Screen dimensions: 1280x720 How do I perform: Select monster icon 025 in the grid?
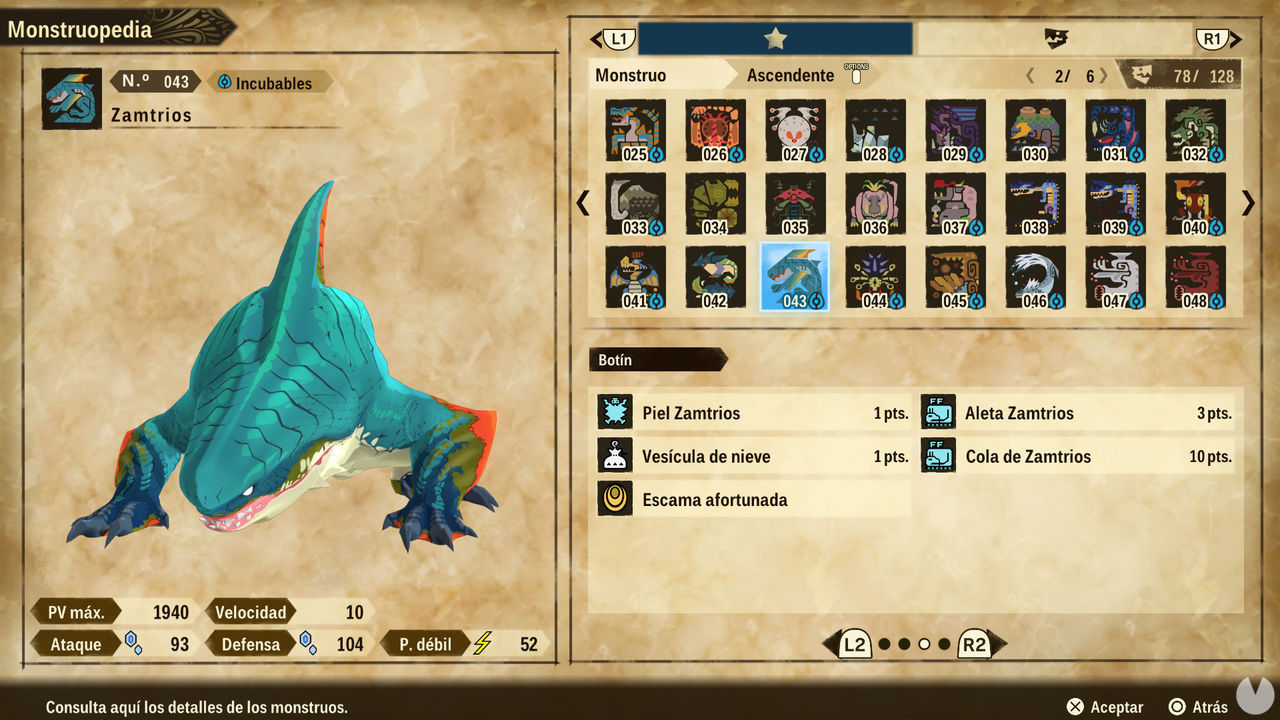click(x=634, y=130)
